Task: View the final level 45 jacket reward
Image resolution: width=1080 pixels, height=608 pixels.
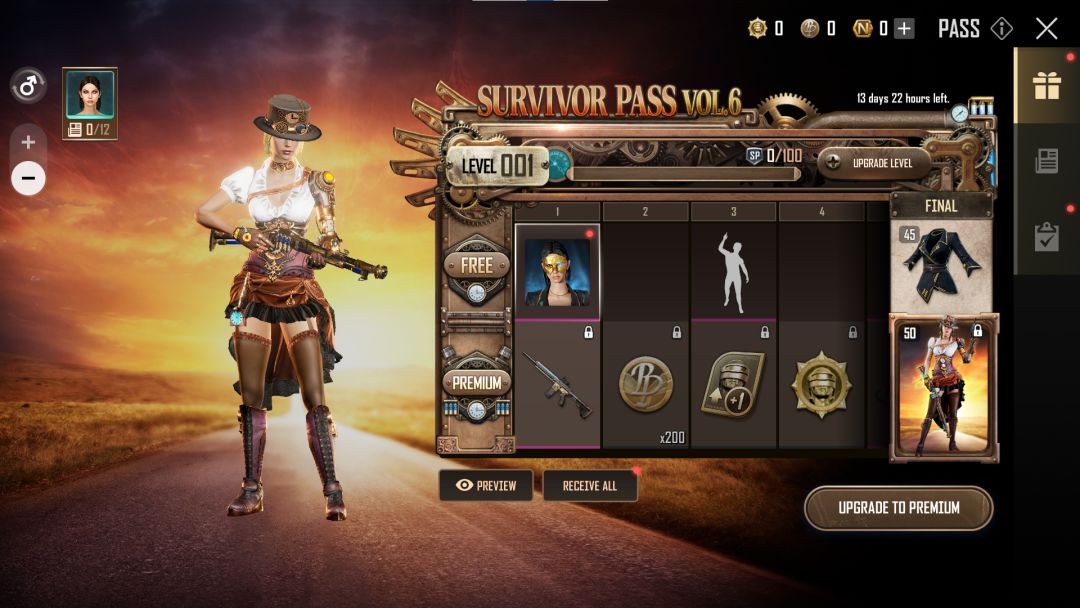Action: coord(941,265)
